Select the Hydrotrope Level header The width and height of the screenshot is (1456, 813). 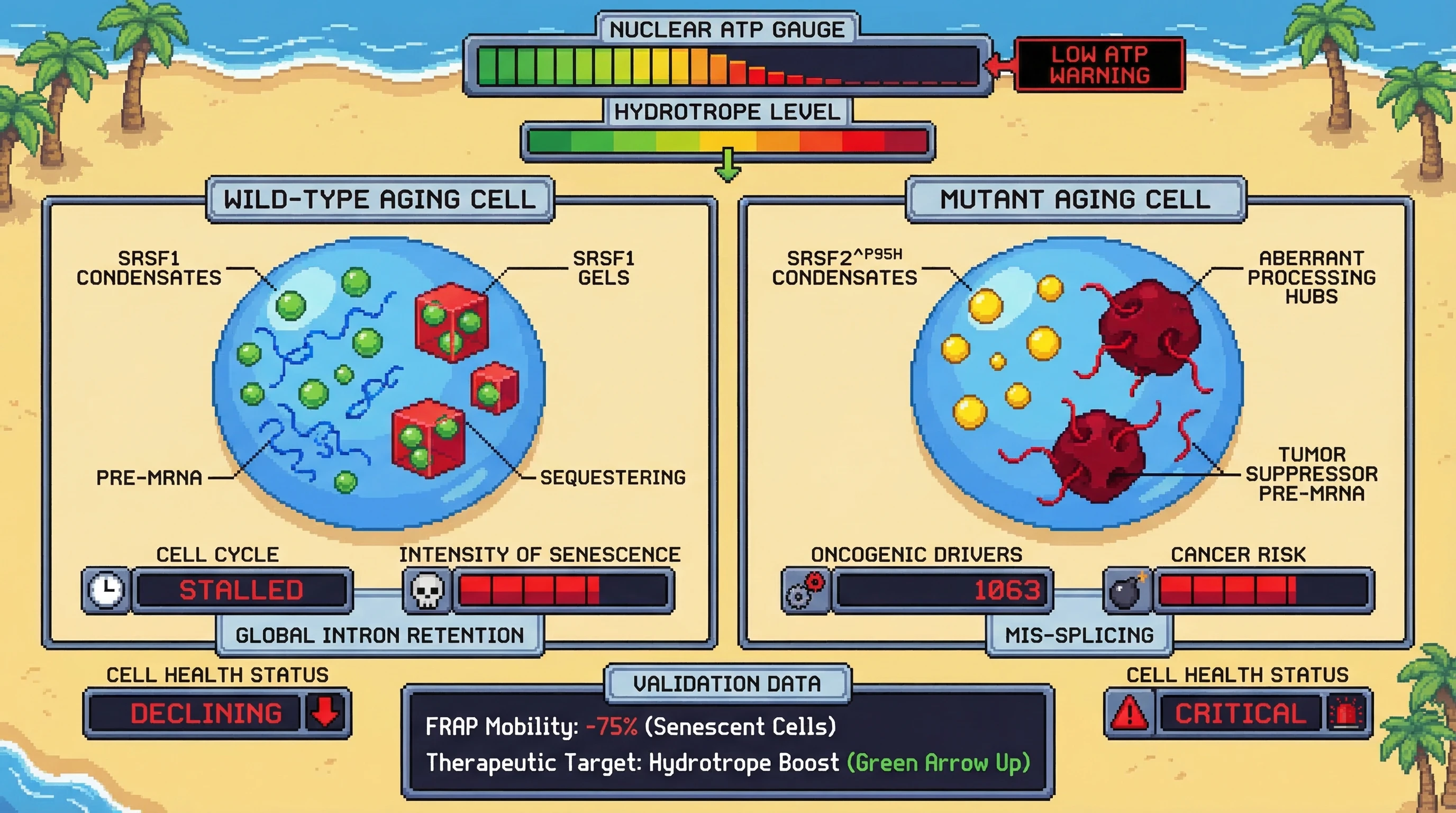pos(727,112)
